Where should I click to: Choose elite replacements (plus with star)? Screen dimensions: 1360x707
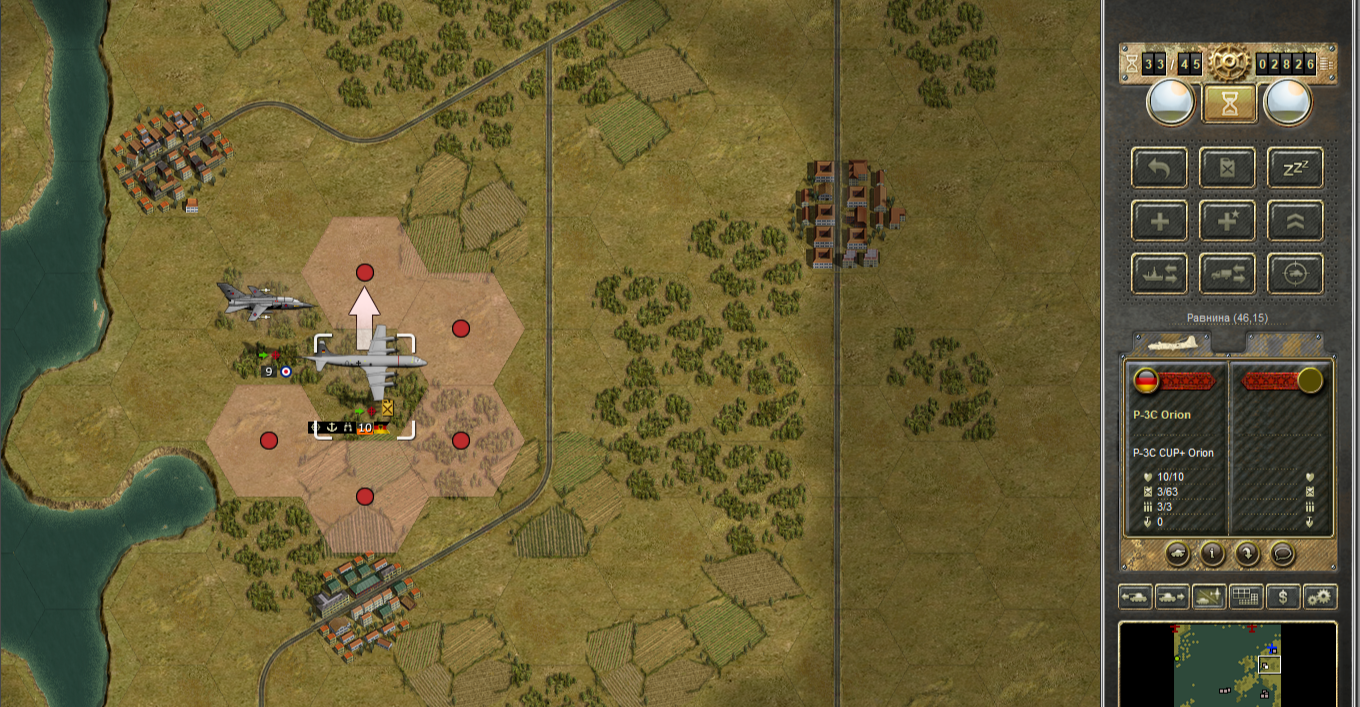pos(1228,221)
